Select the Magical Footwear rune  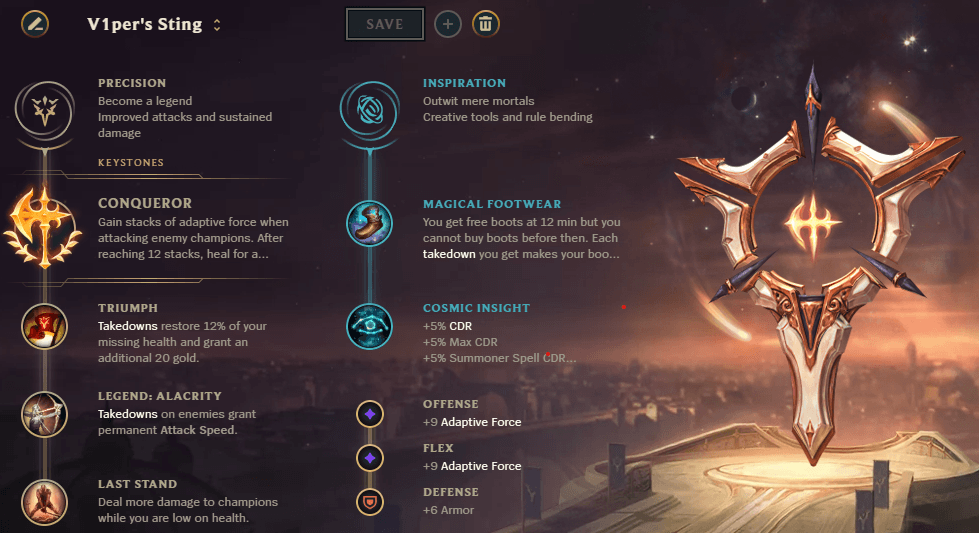(369, 222)
